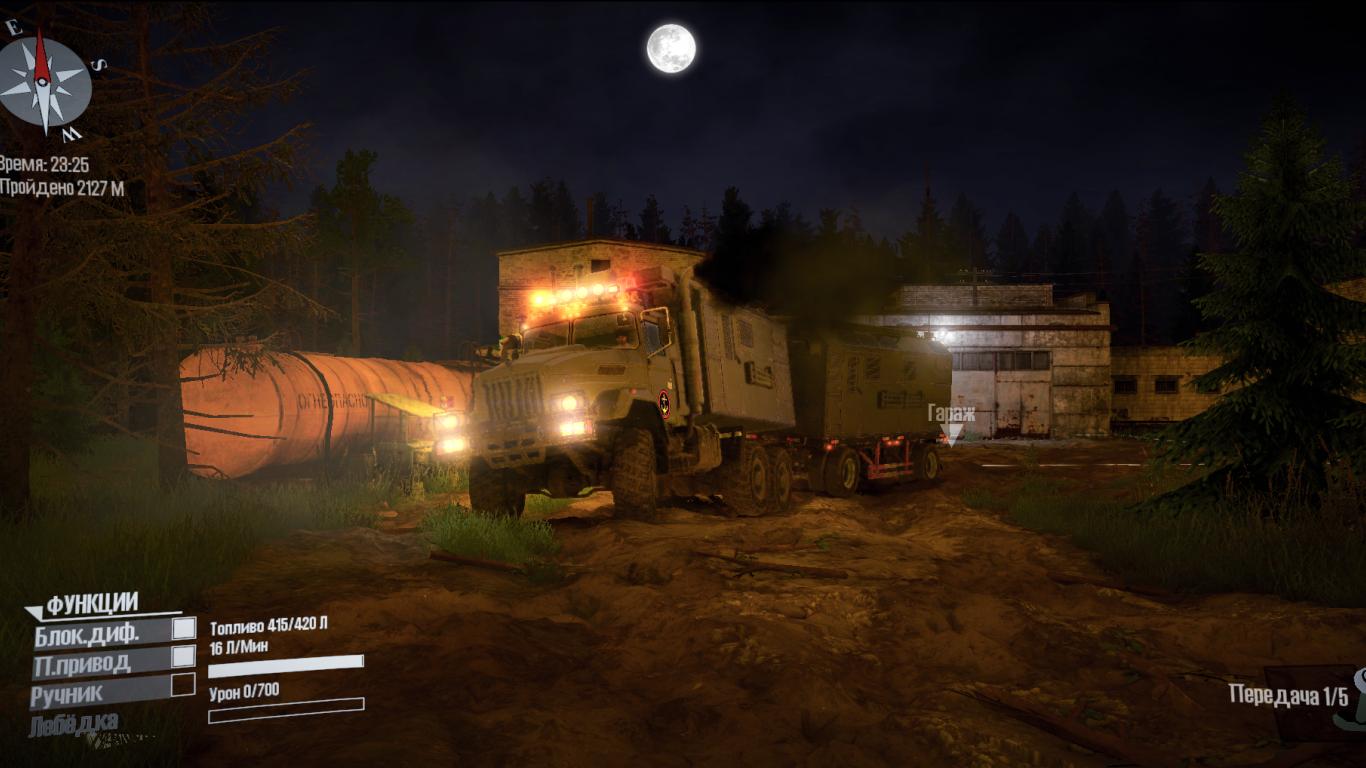Image resolution: width=1366 pixels, height=768 pixels.
Task: Click the compass rose icon
Action: [43, 82]
